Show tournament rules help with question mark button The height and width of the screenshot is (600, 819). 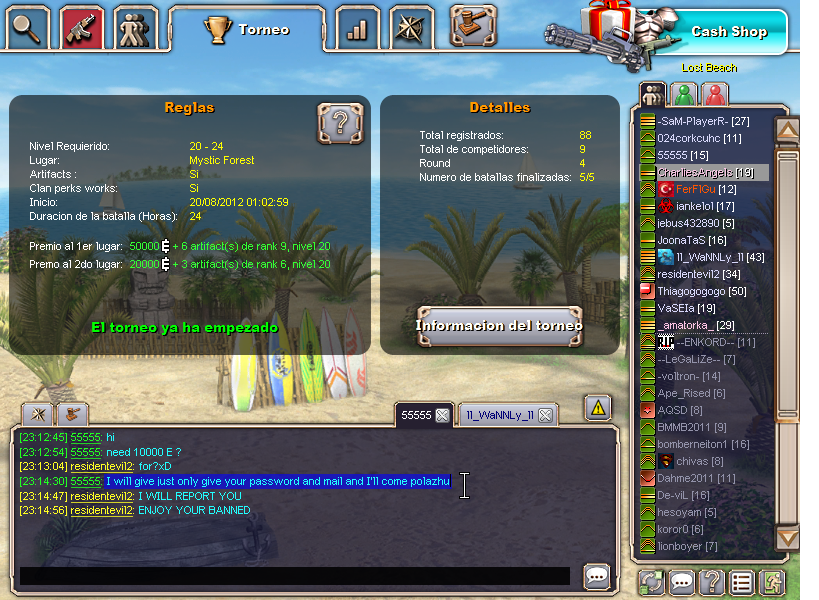coord(340,124)
